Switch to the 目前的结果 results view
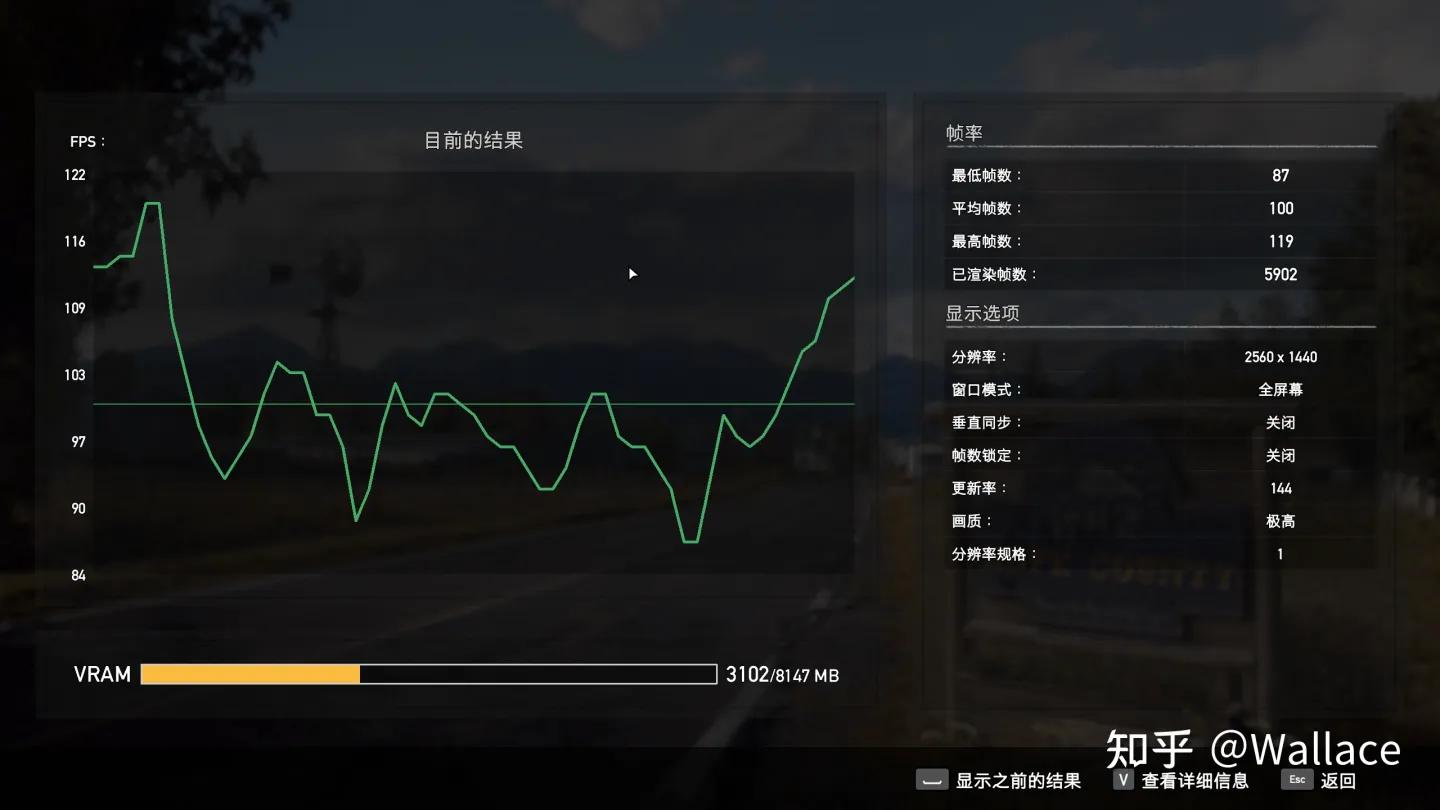 tap(473, 140)
